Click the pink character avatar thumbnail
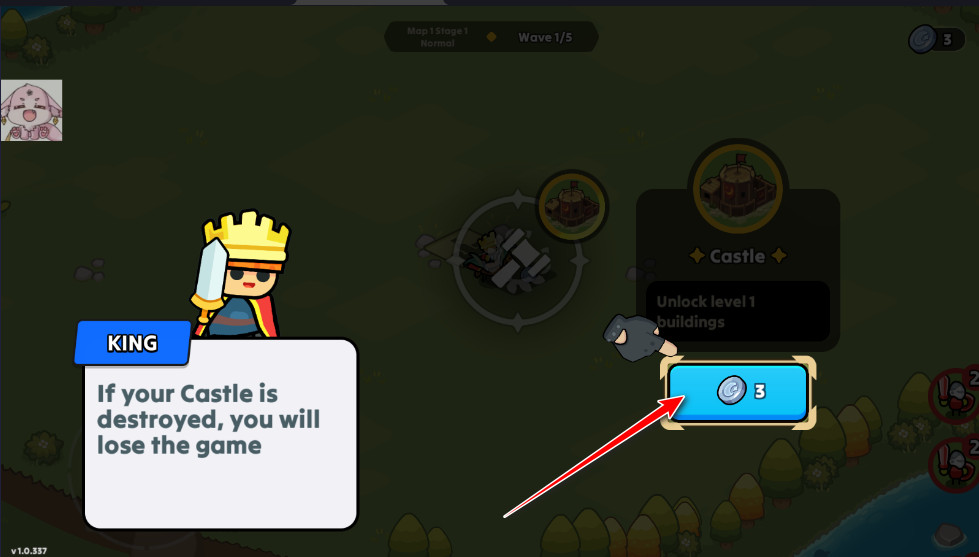979x557 pixels. point(31,110)
